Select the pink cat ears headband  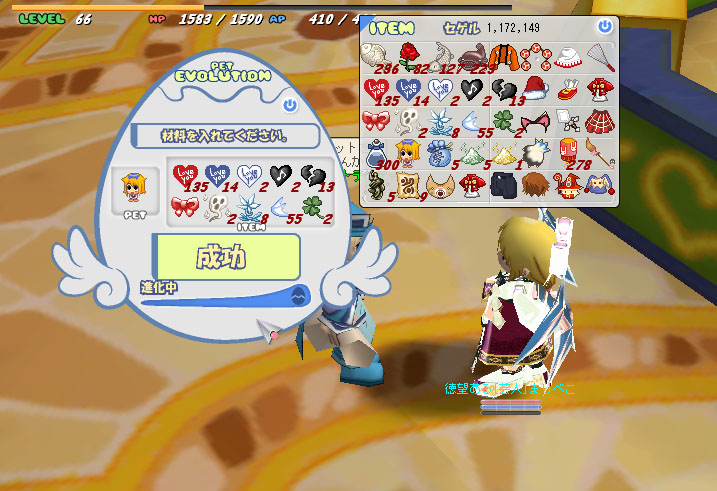tap(534, 121)
